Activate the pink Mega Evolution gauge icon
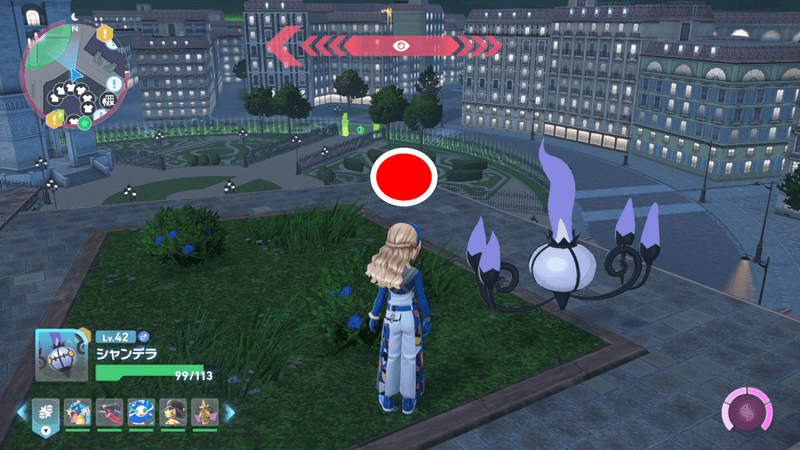The image size is (800, 450). 747,412
